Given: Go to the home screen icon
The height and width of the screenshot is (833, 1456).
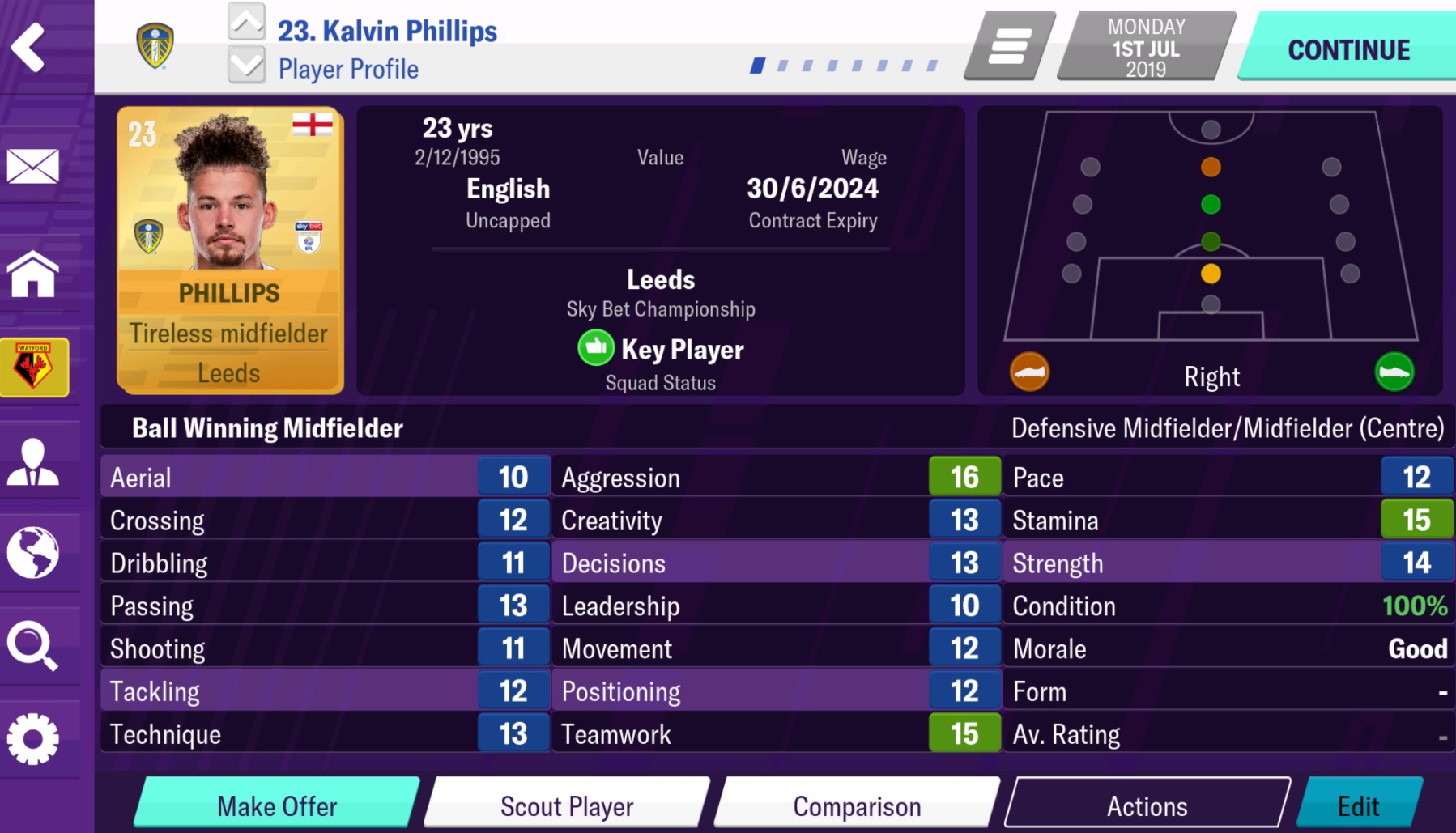Looking at the screenshot, I should click(33, 274).
